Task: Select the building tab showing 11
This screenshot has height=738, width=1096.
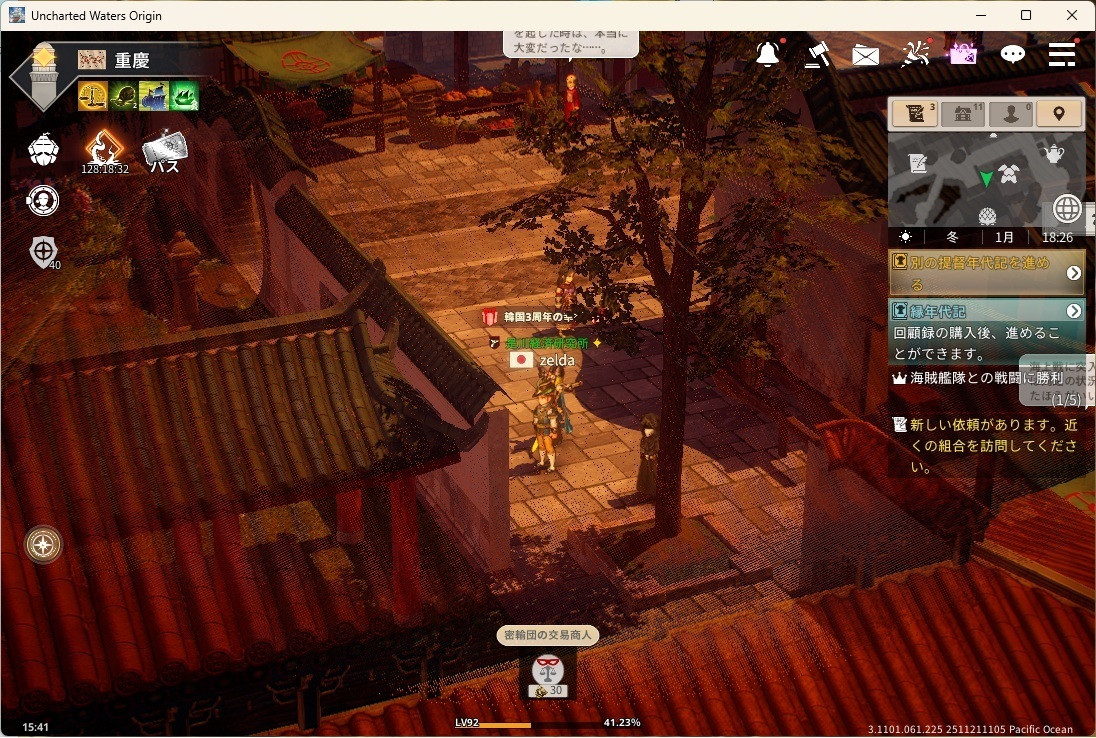Action: (x=962, y=114)
